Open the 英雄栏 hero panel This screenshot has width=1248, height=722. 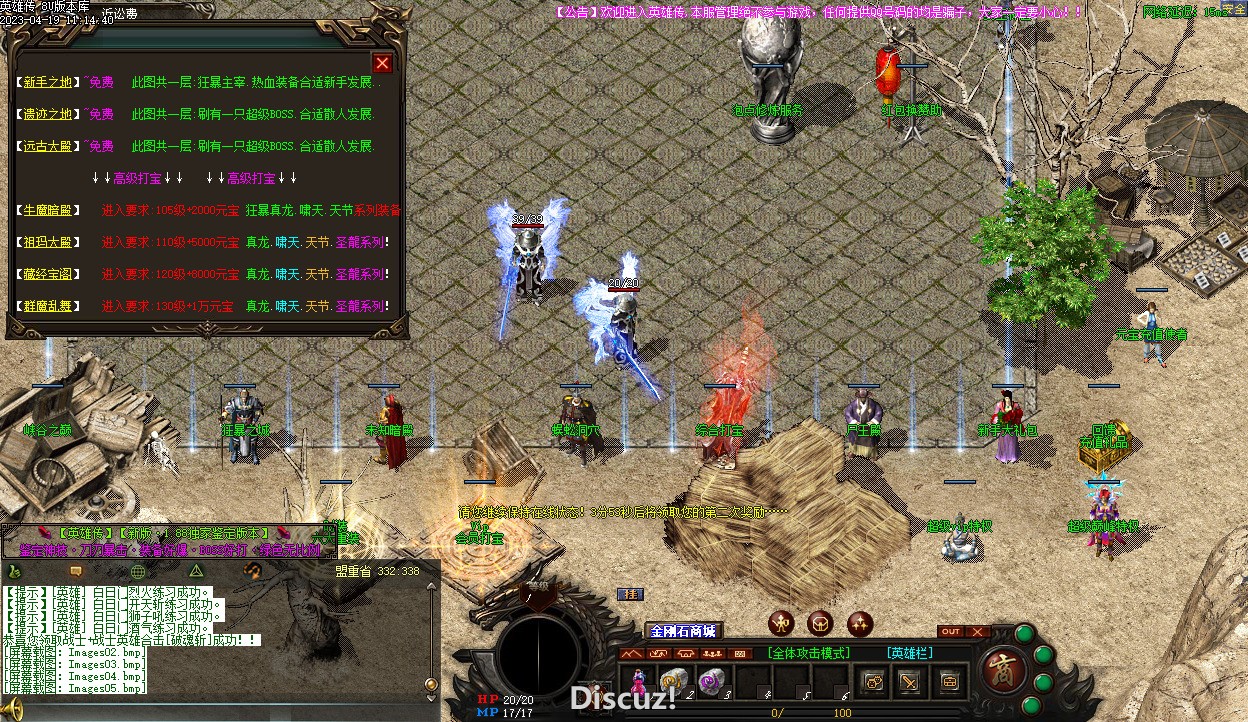tap(910, 653)
